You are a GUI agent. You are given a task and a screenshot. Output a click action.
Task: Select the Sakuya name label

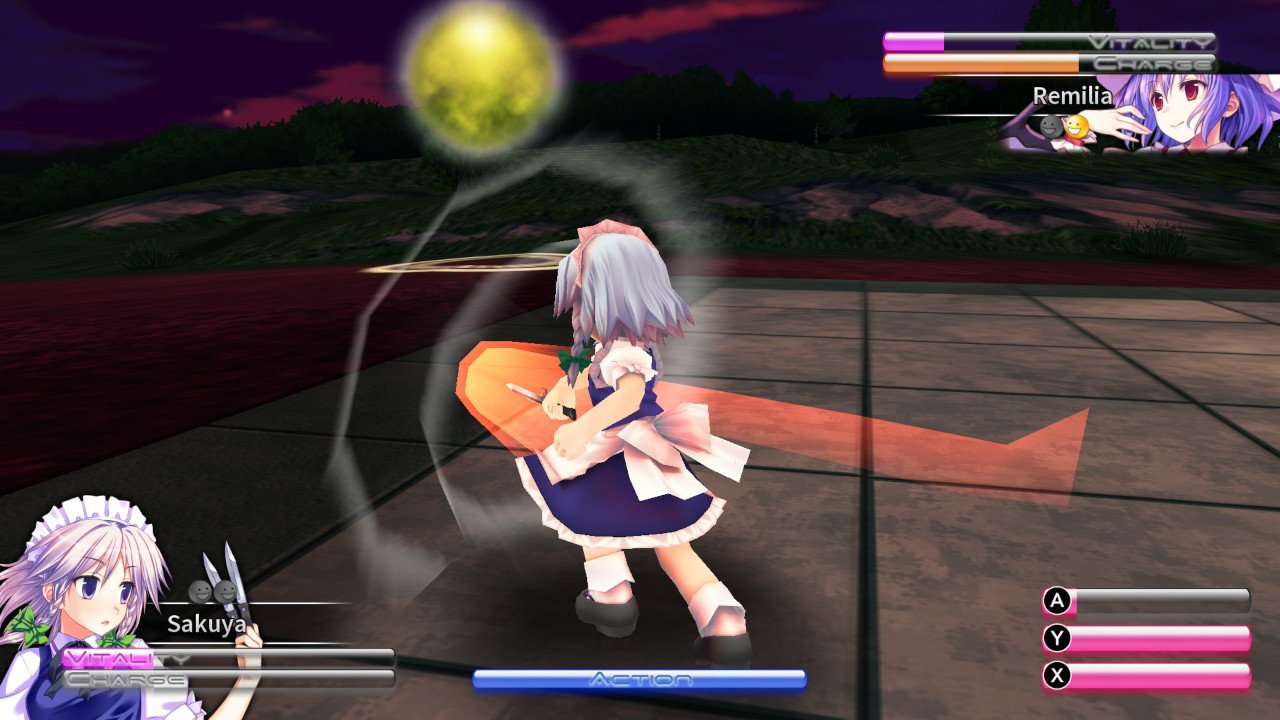pos(207,623)
